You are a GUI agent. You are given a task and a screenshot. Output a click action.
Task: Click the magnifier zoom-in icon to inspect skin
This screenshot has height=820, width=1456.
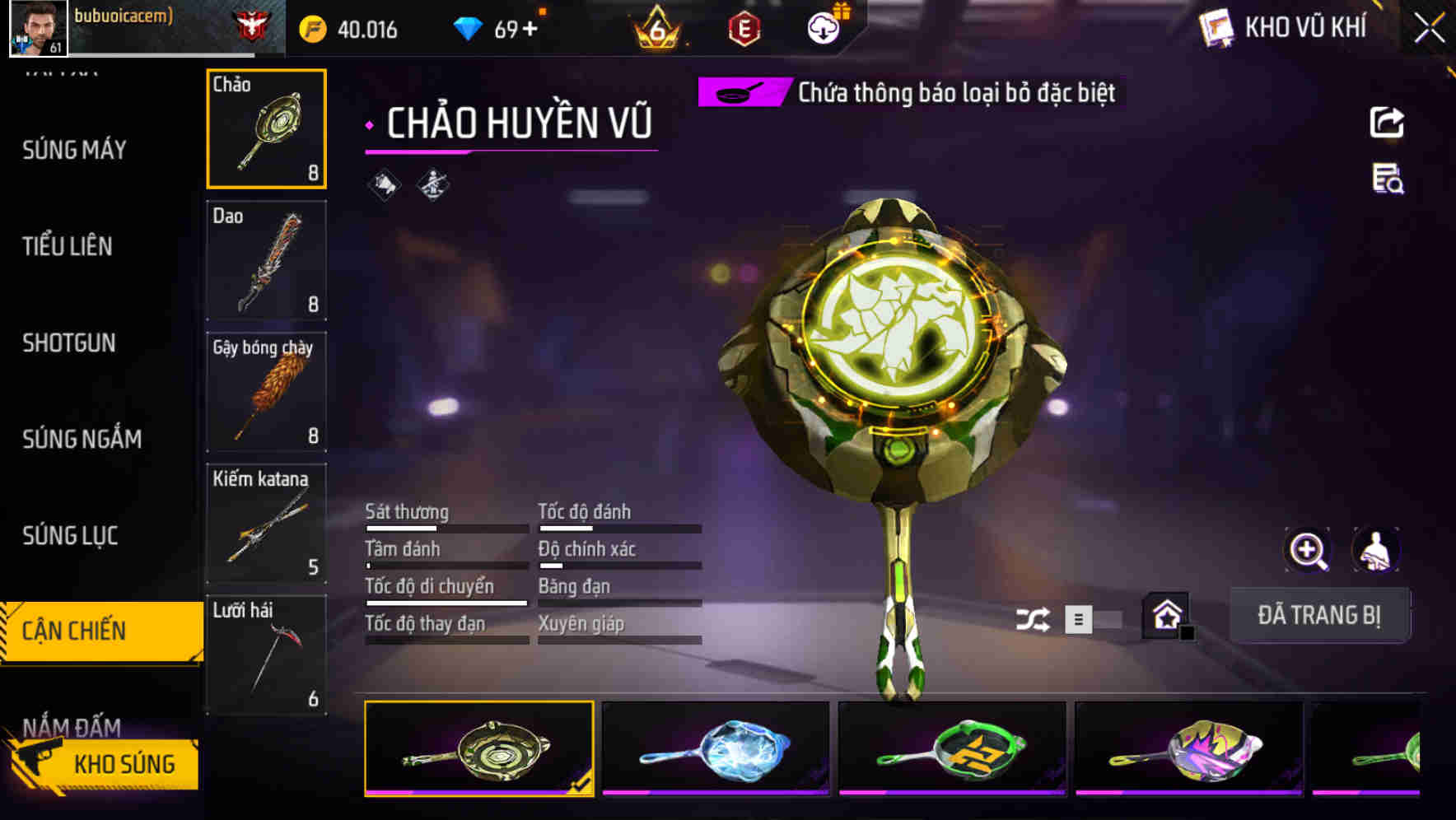pyautogui.click(x=1308, y=550)
